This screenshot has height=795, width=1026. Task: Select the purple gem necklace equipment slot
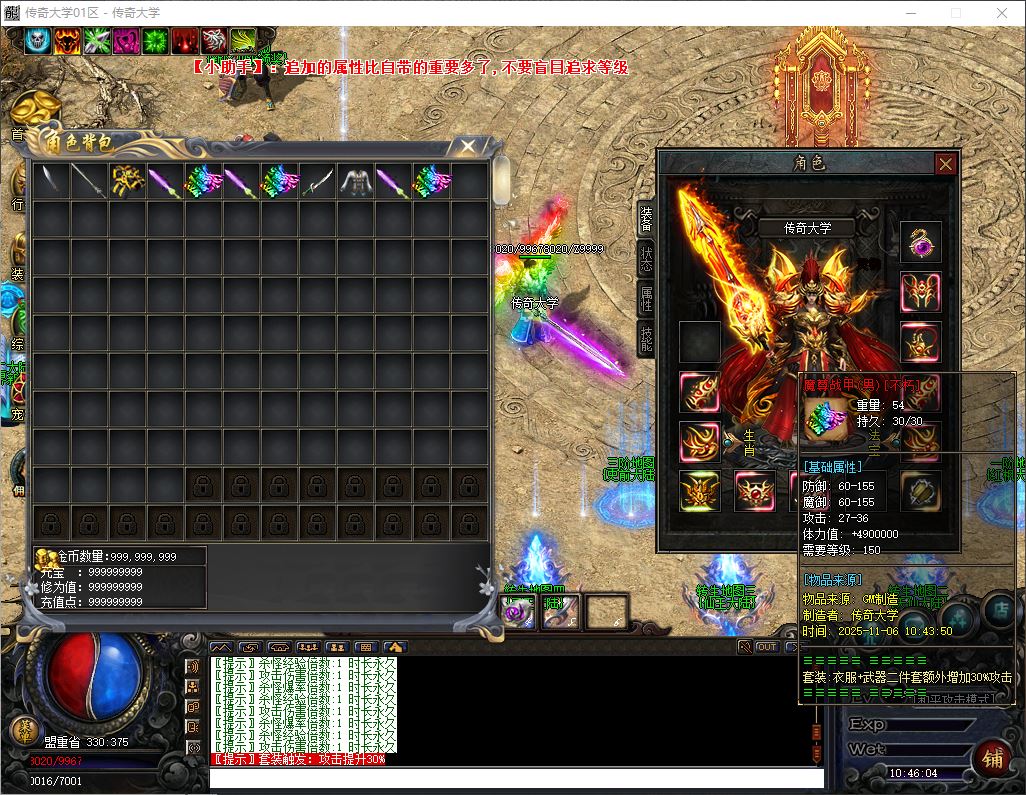[x=920, y=242]
